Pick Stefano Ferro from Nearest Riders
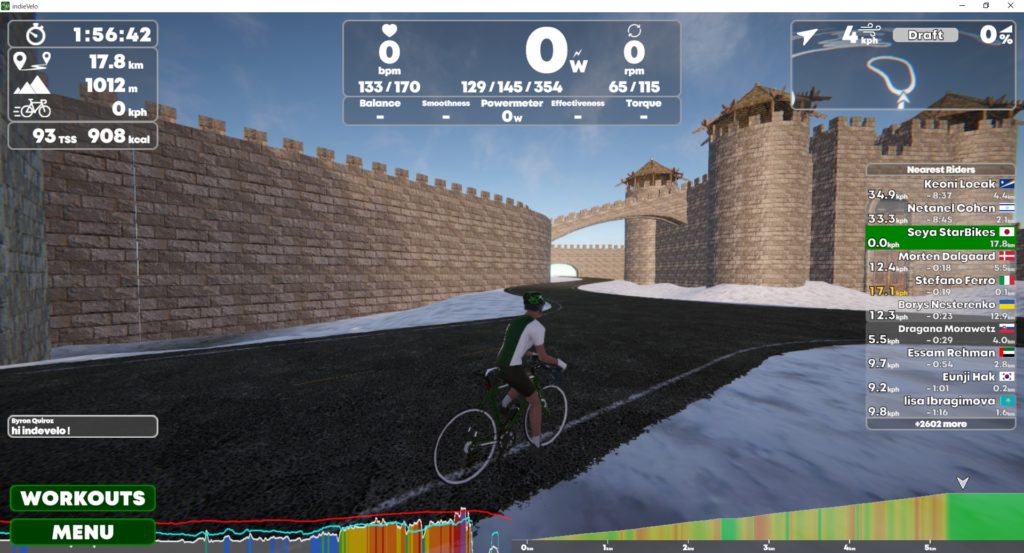 pos(940,286)
